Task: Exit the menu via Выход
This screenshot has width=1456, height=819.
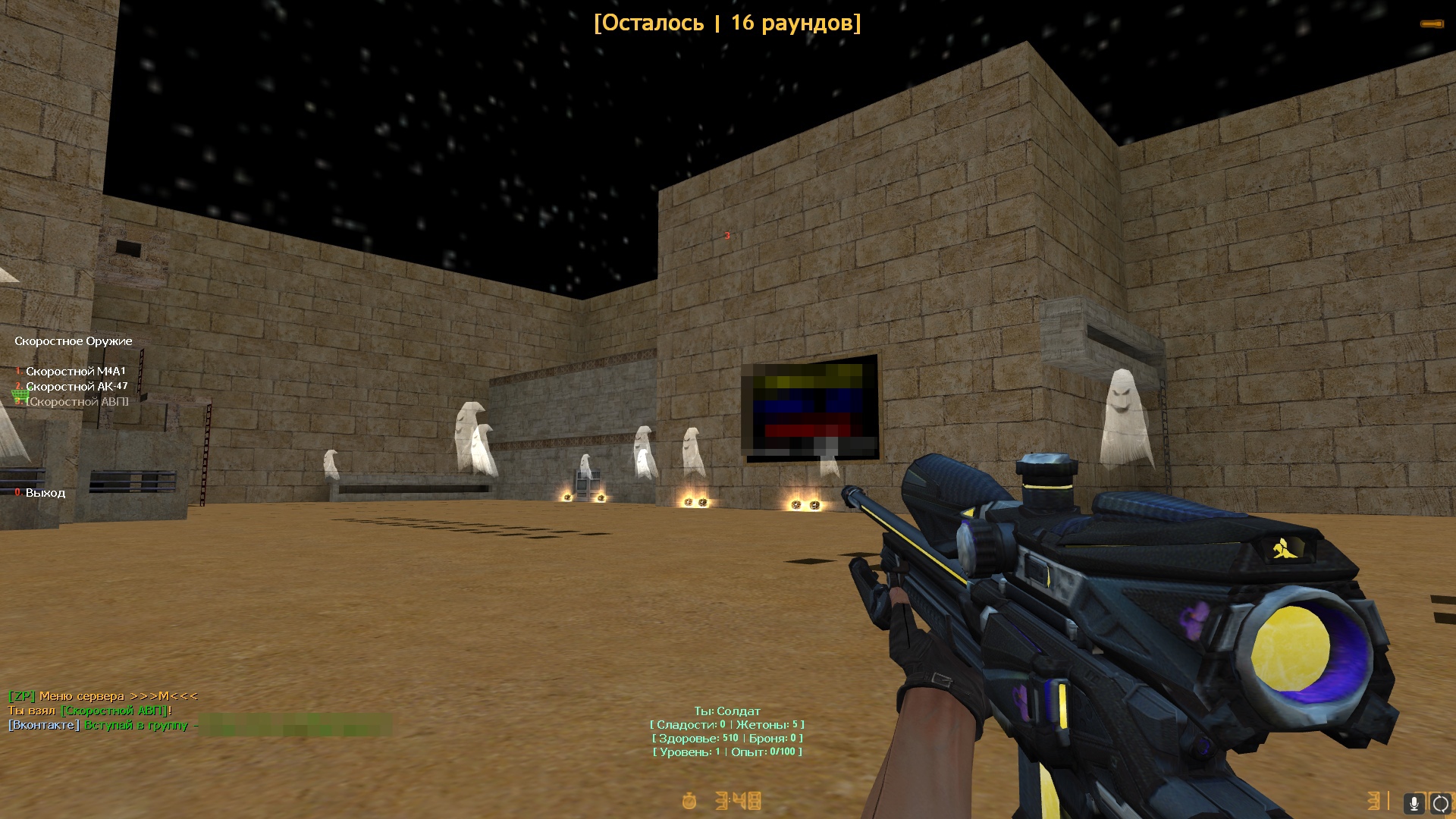Action: click(x=45, y=493)
